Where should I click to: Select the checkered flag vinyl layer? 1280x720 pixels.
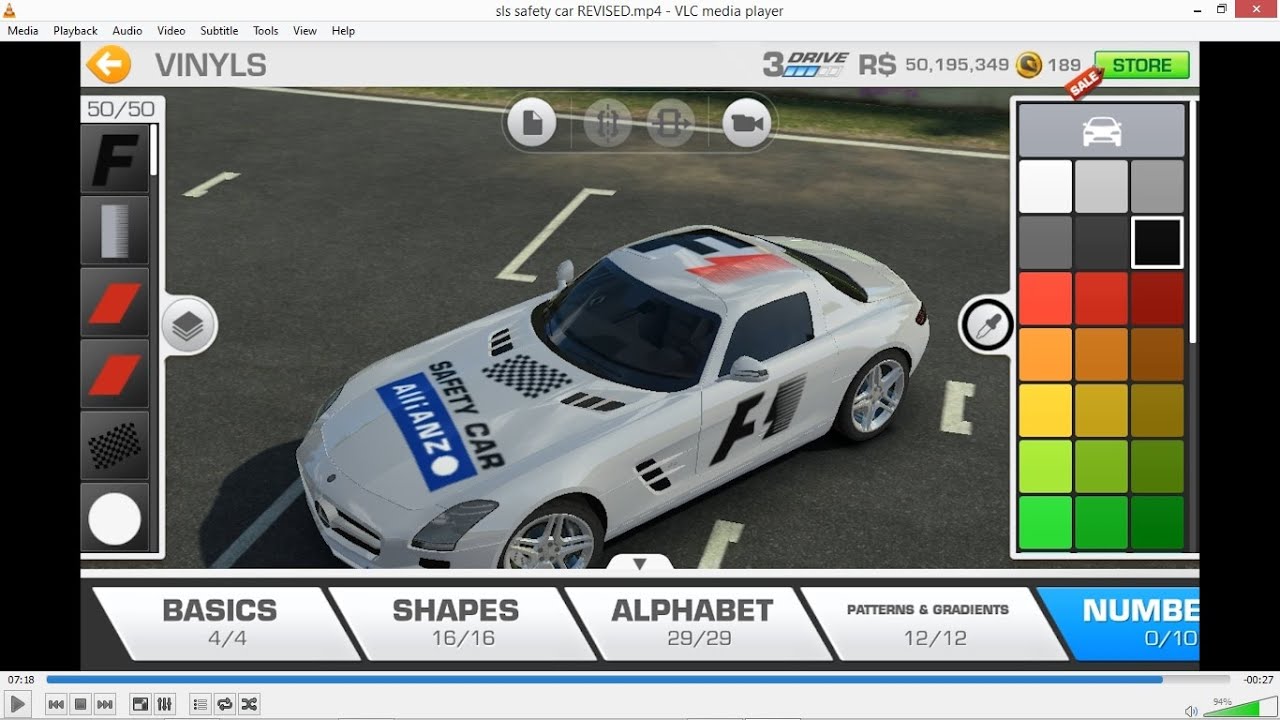pos(115,446)
